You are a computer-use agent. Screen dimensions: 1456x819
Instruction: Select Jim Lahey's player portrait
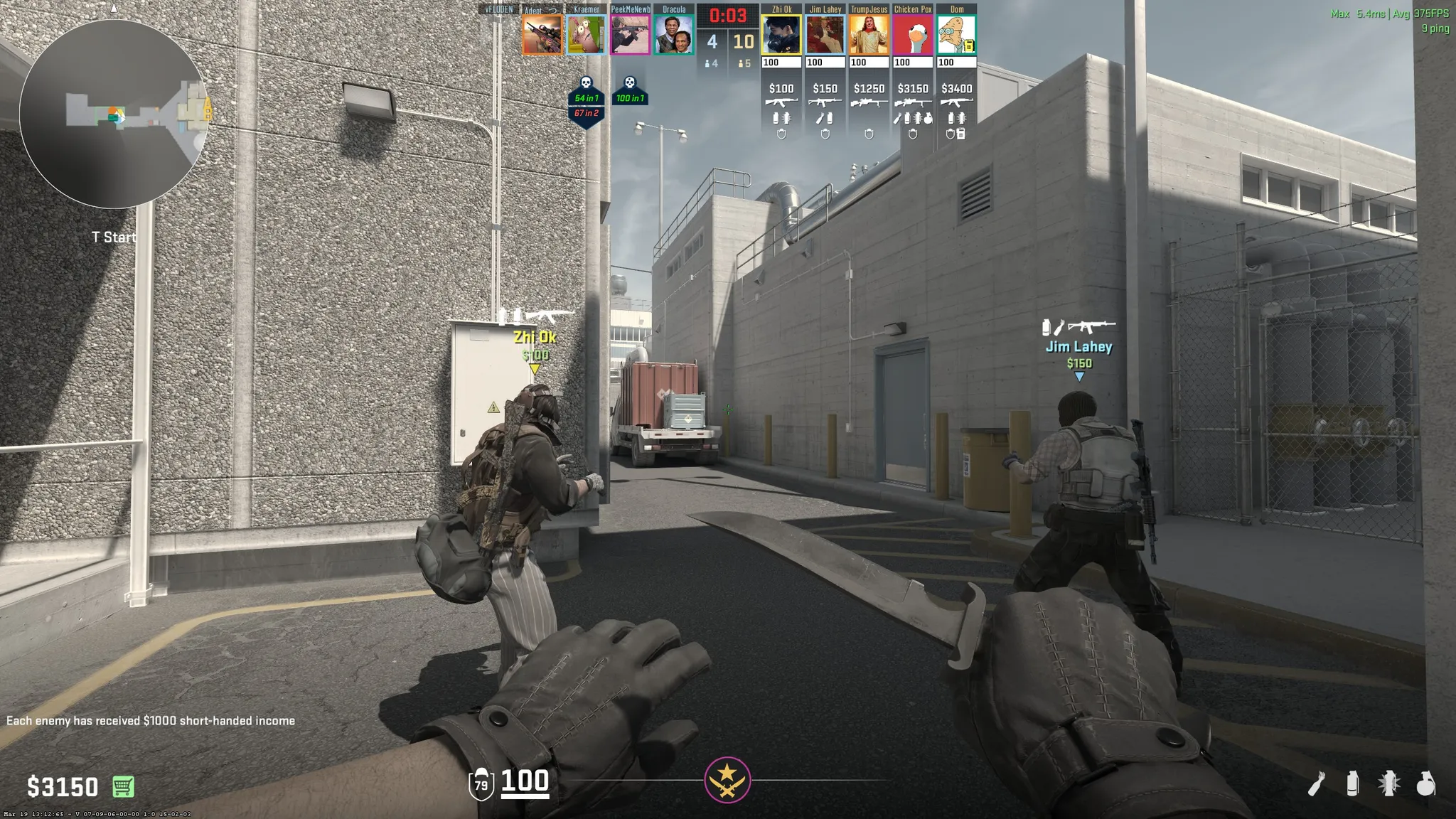coord(825,35)
